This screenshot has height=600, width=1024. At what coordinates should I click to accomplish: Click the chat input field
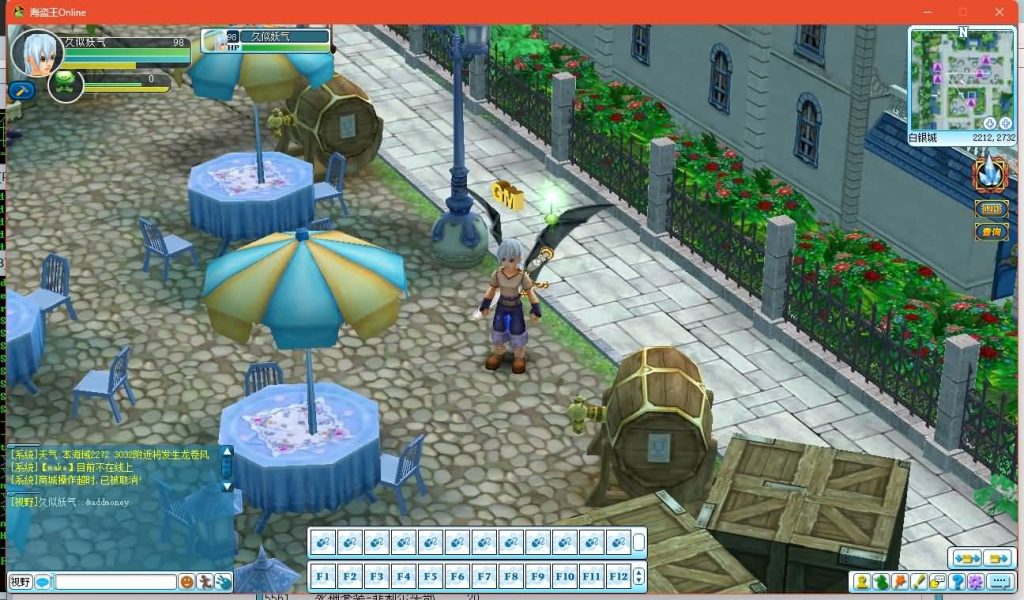point(115,581)
